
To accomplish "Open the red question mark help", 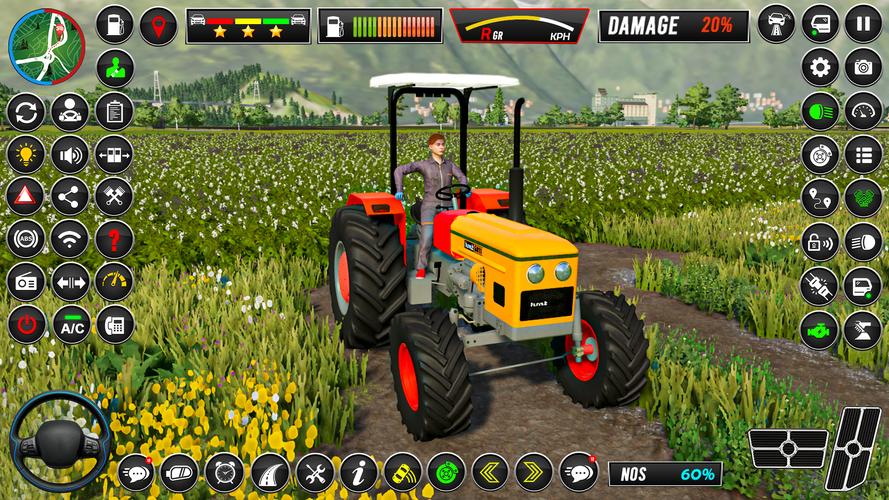I will point(114,239).
